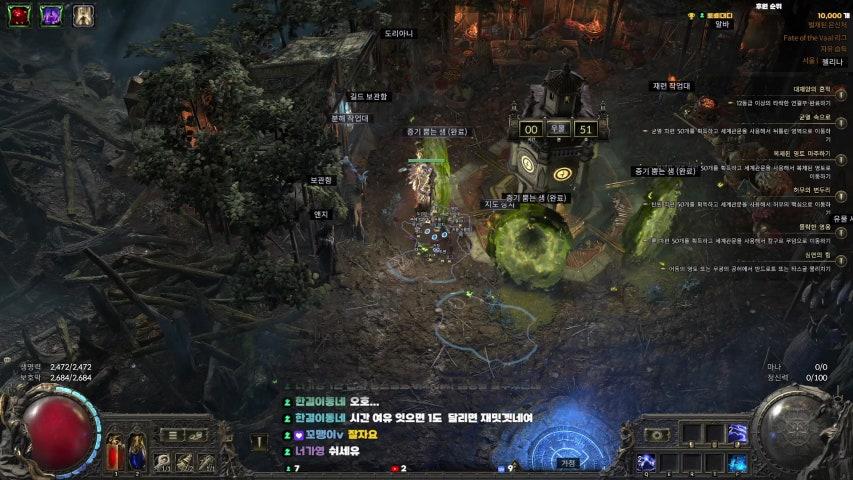
Task: Click the 재련 작업대 label
Action: pos(670,86)
